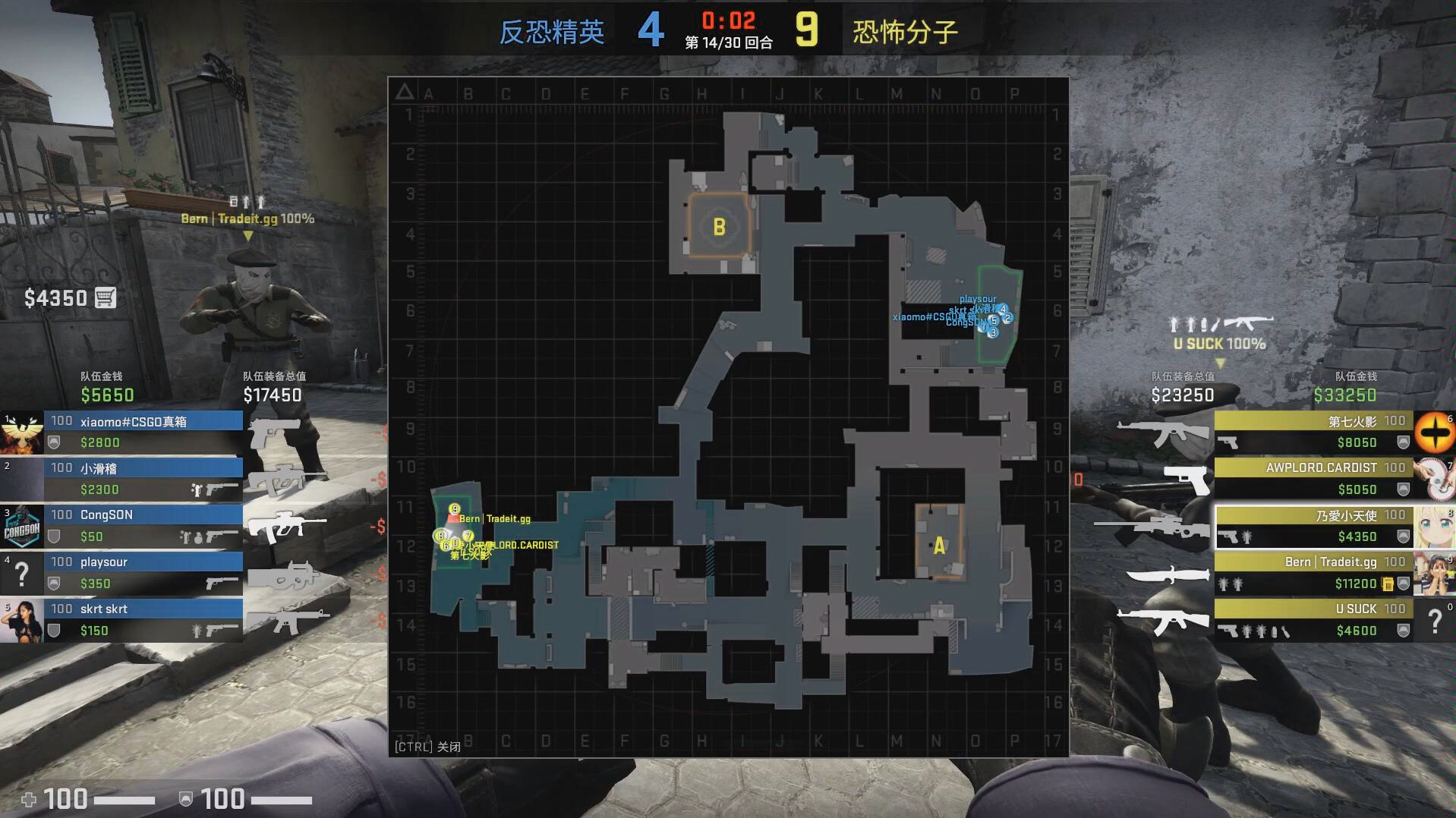Image resolution: width=1456 pixels, height=818 pixels.
Task: Click 乃愛小天使's anime avatar portrait
Action: tap(1434, 525)
